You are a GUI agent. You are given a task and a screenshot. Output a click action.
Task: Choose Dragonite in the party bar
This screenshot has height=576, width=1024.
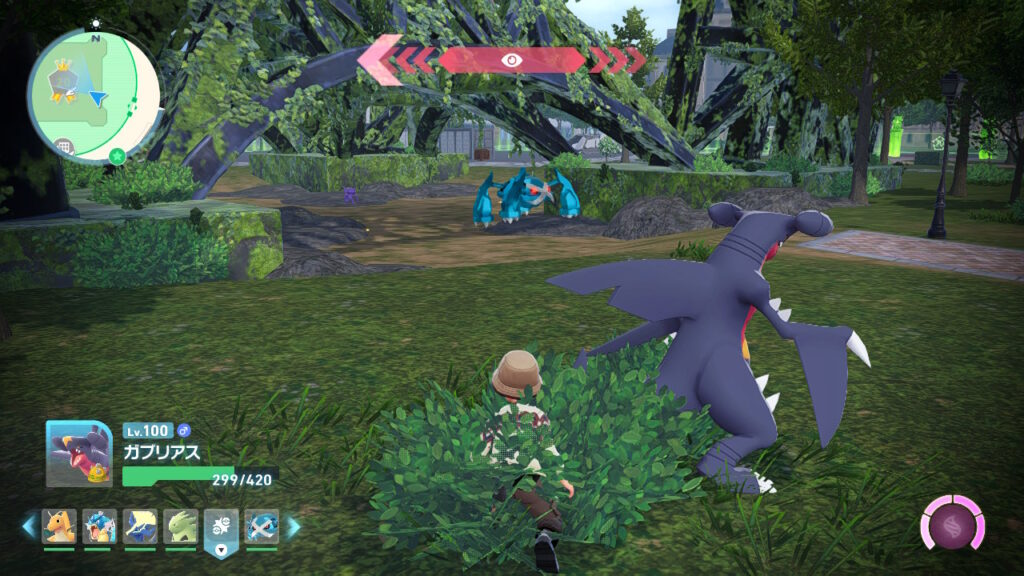click(x=60, y=526)
